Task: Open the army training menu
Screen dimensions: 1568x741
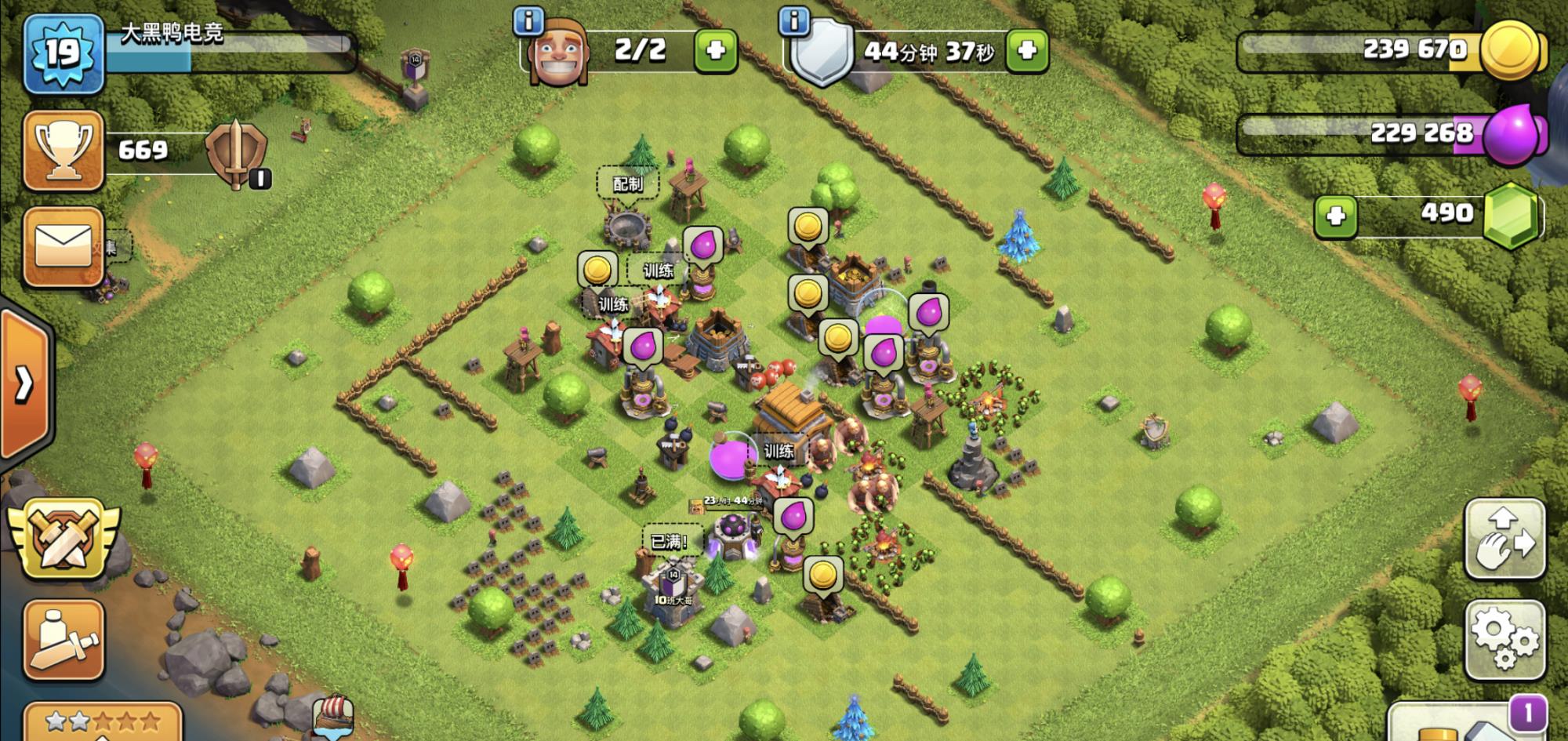Action: [64, 639]
